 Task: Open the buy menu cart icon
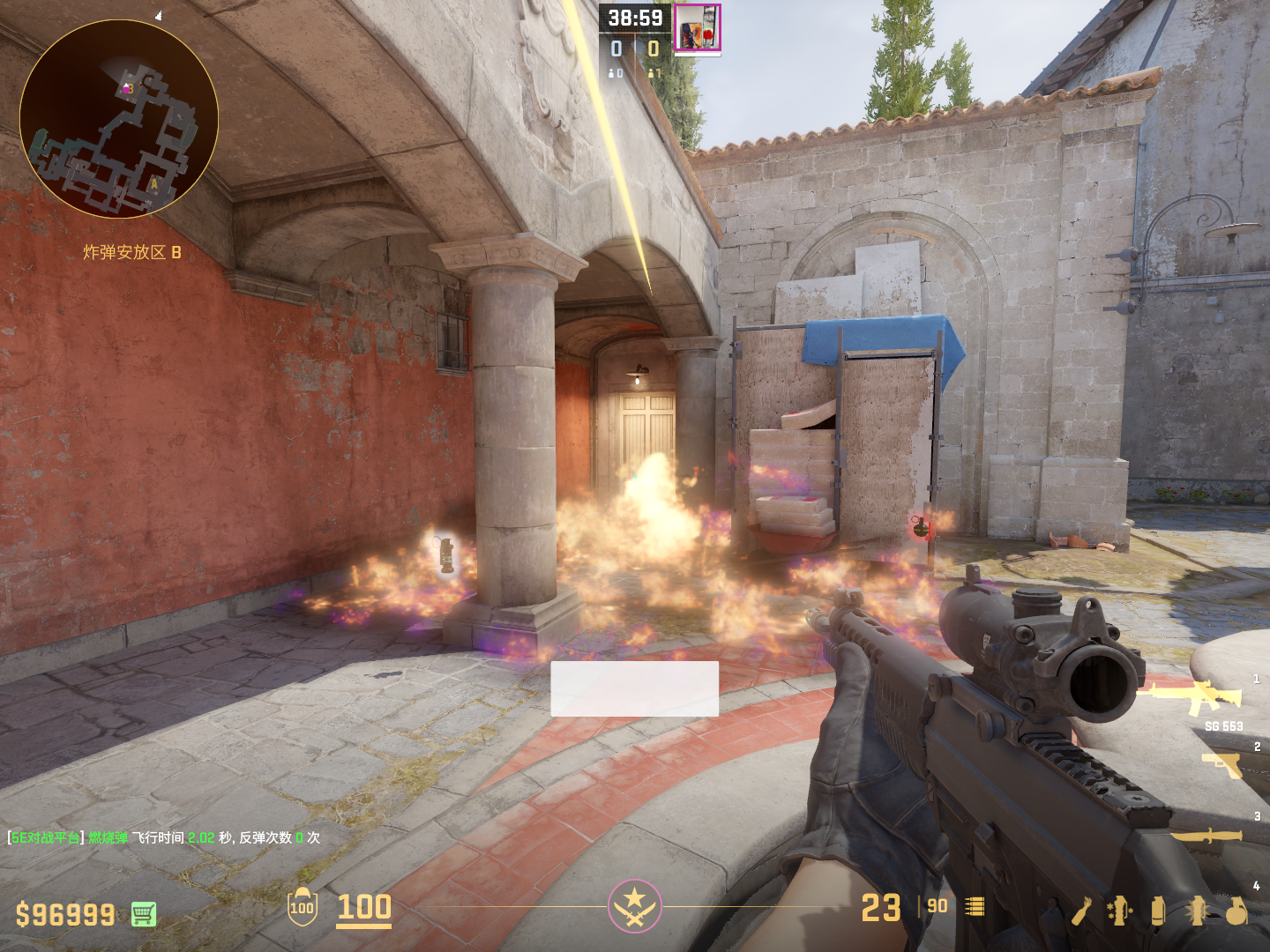[x=144, y=914]
